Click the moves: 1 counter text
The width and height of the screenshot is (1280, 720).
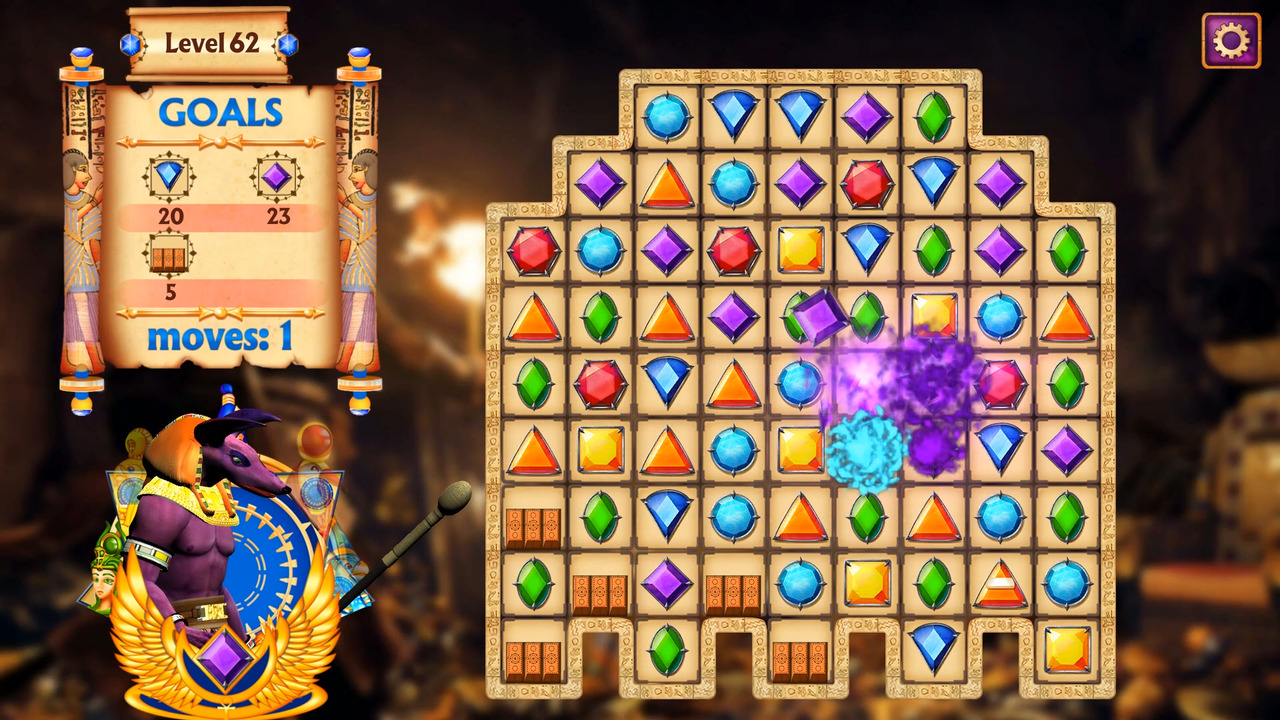pos(222,338)
